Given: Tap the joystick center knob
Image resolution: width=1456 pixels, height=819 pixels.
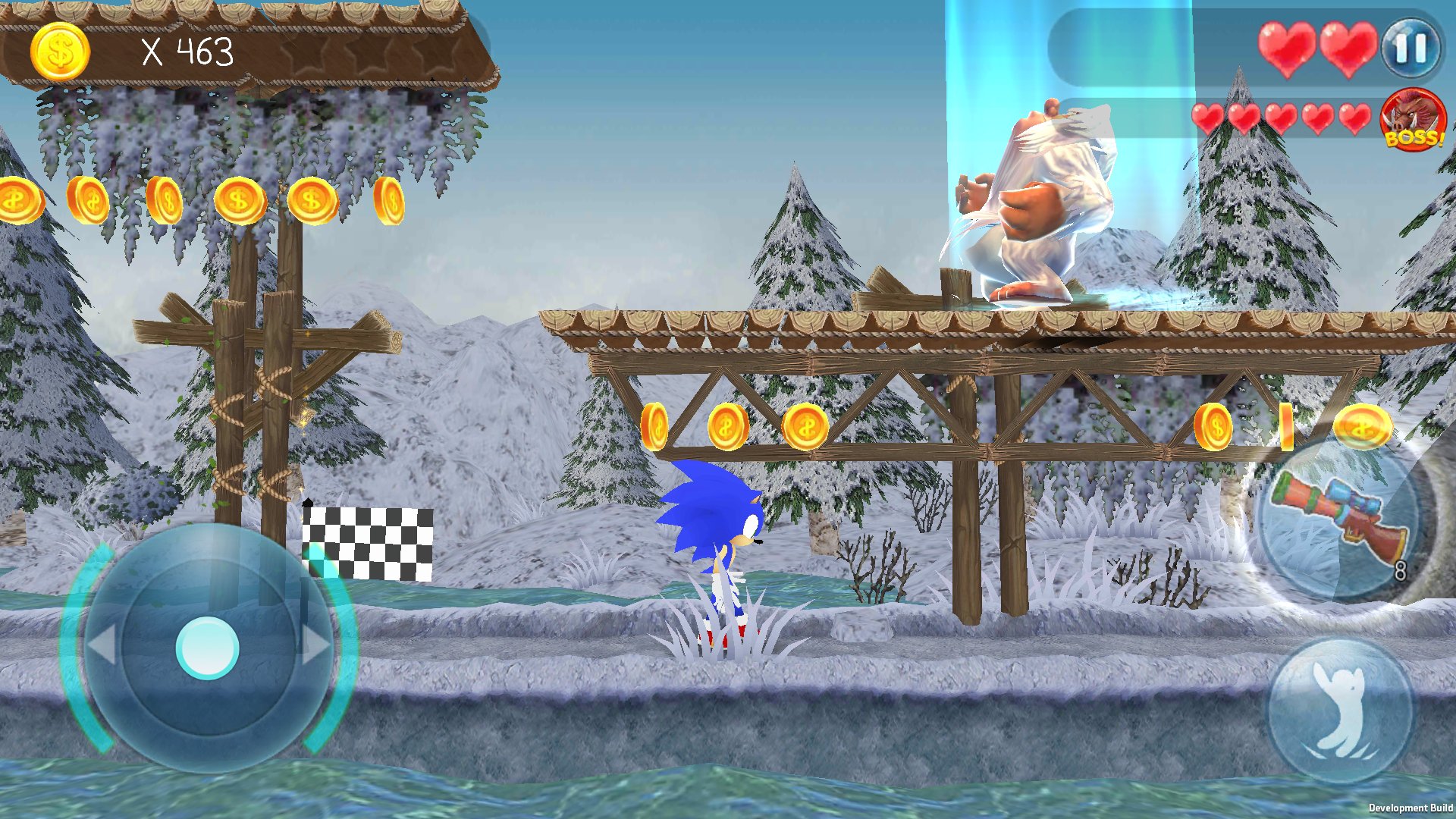Looking at the screenshot, I should (206, 648).
